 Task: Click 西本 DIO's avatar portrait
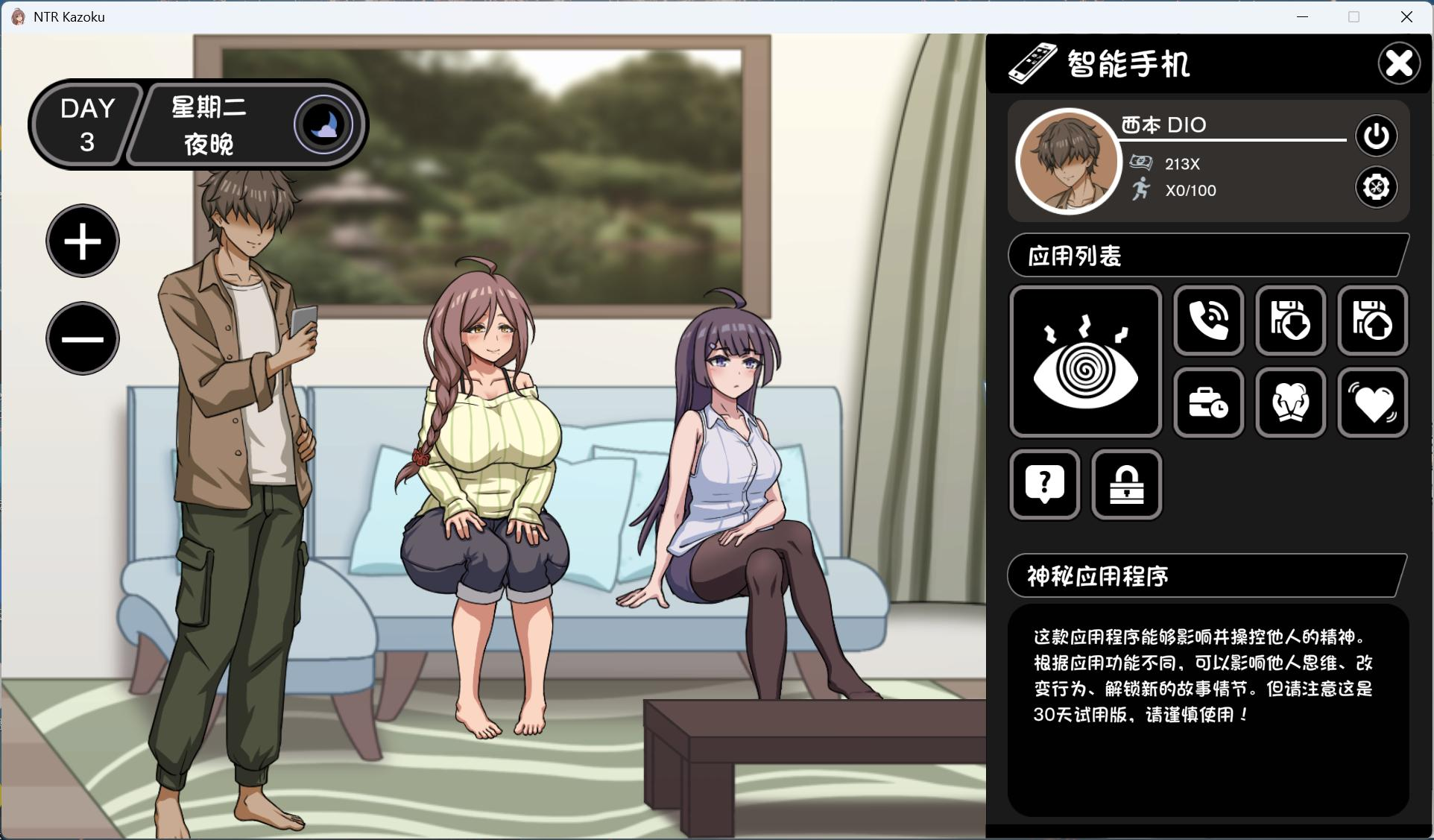[1067, 160]
